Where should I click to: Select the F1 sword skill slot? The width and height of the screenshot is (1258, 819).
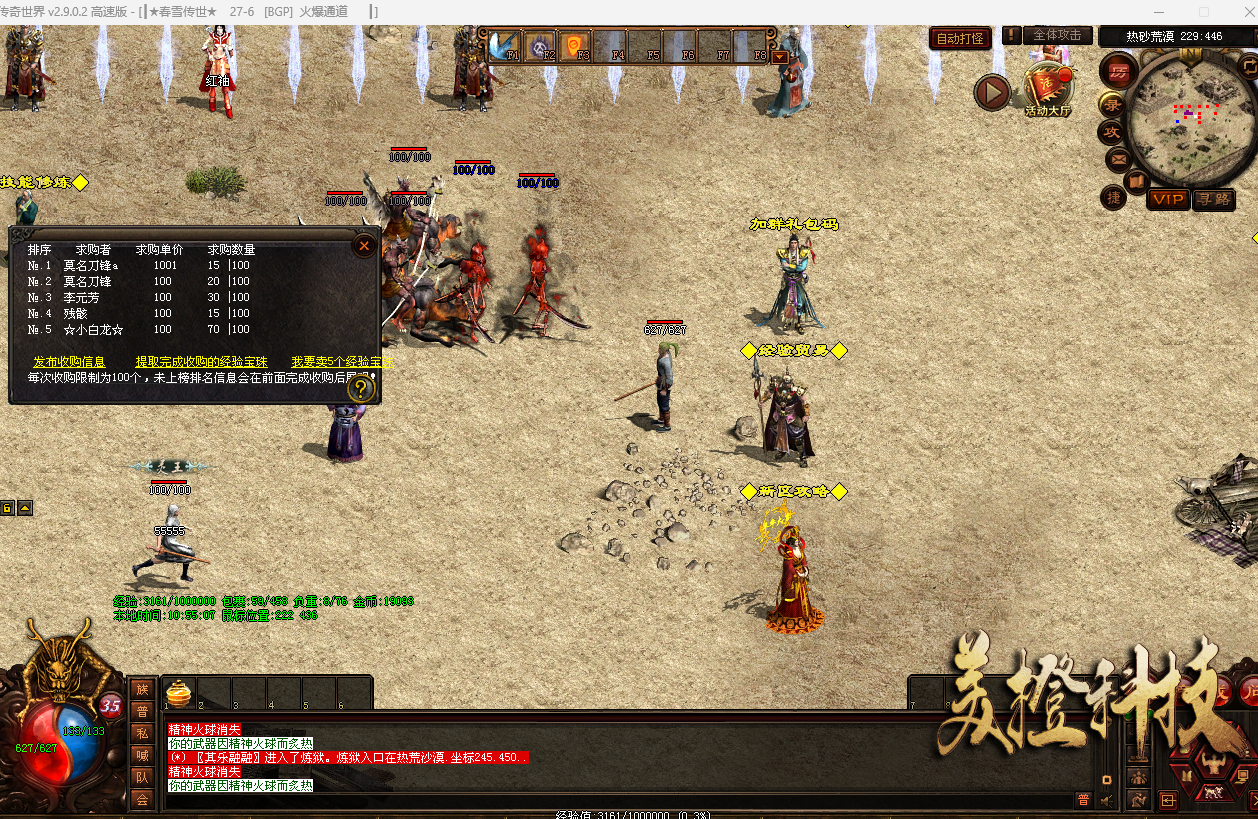coord(502,45)
